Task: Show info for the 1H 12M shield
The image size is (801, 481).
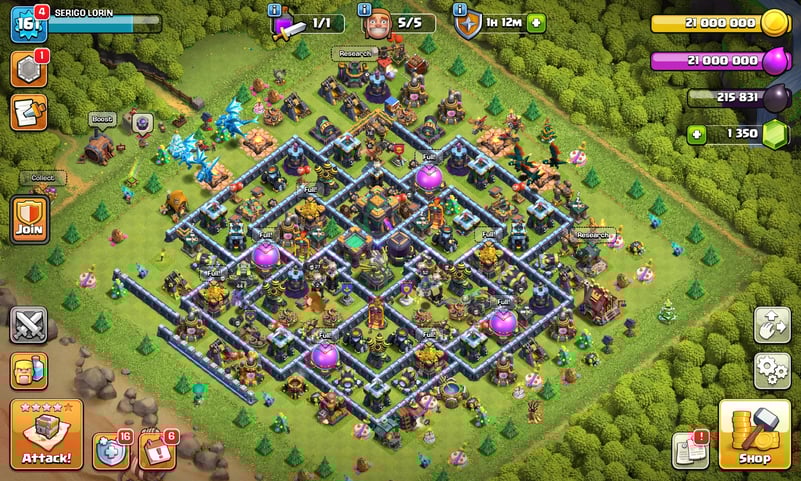Action: 461,10
